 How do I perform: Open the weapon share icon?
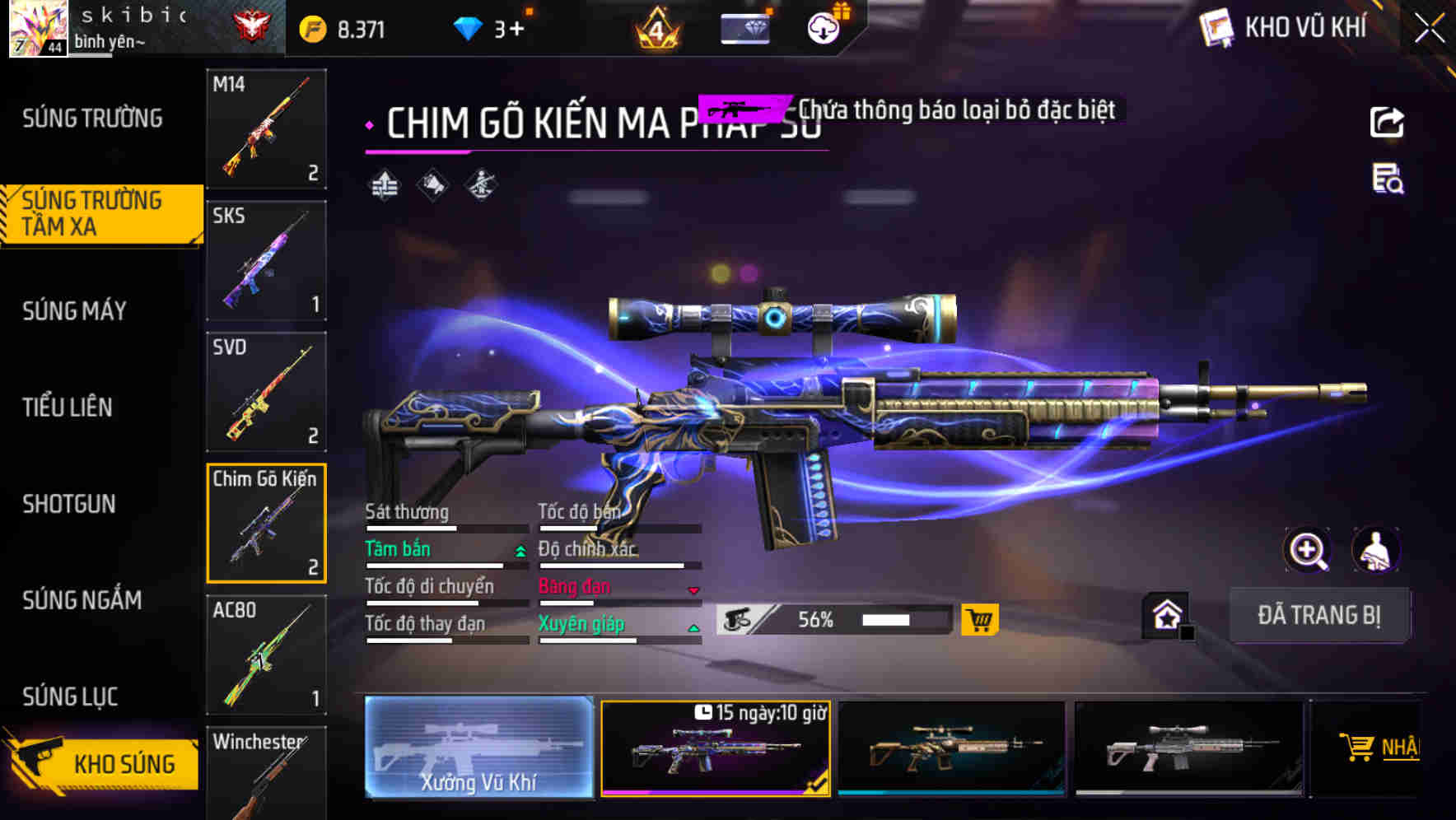(x=1387, y=122)
